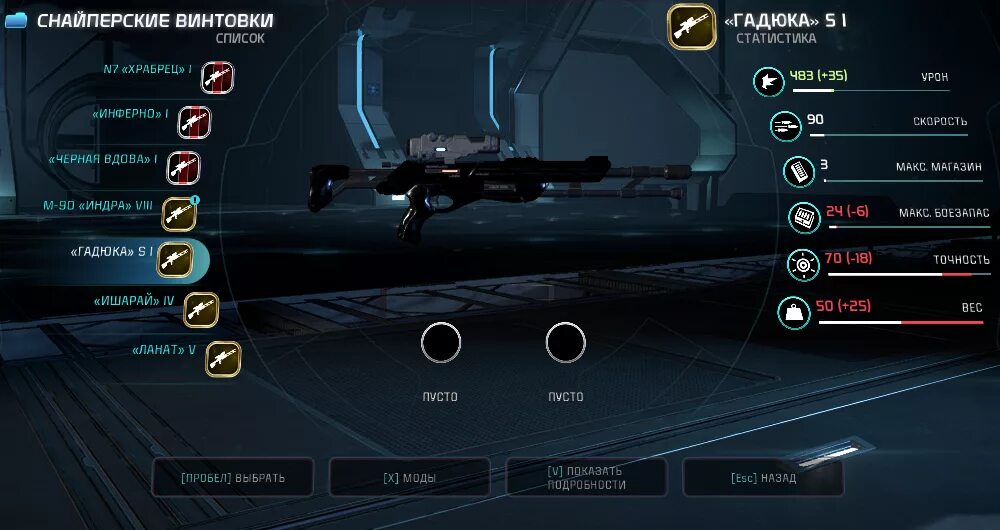Click the «Выбрать» button
Viewport: 1000px width, 530px height.
233,478
